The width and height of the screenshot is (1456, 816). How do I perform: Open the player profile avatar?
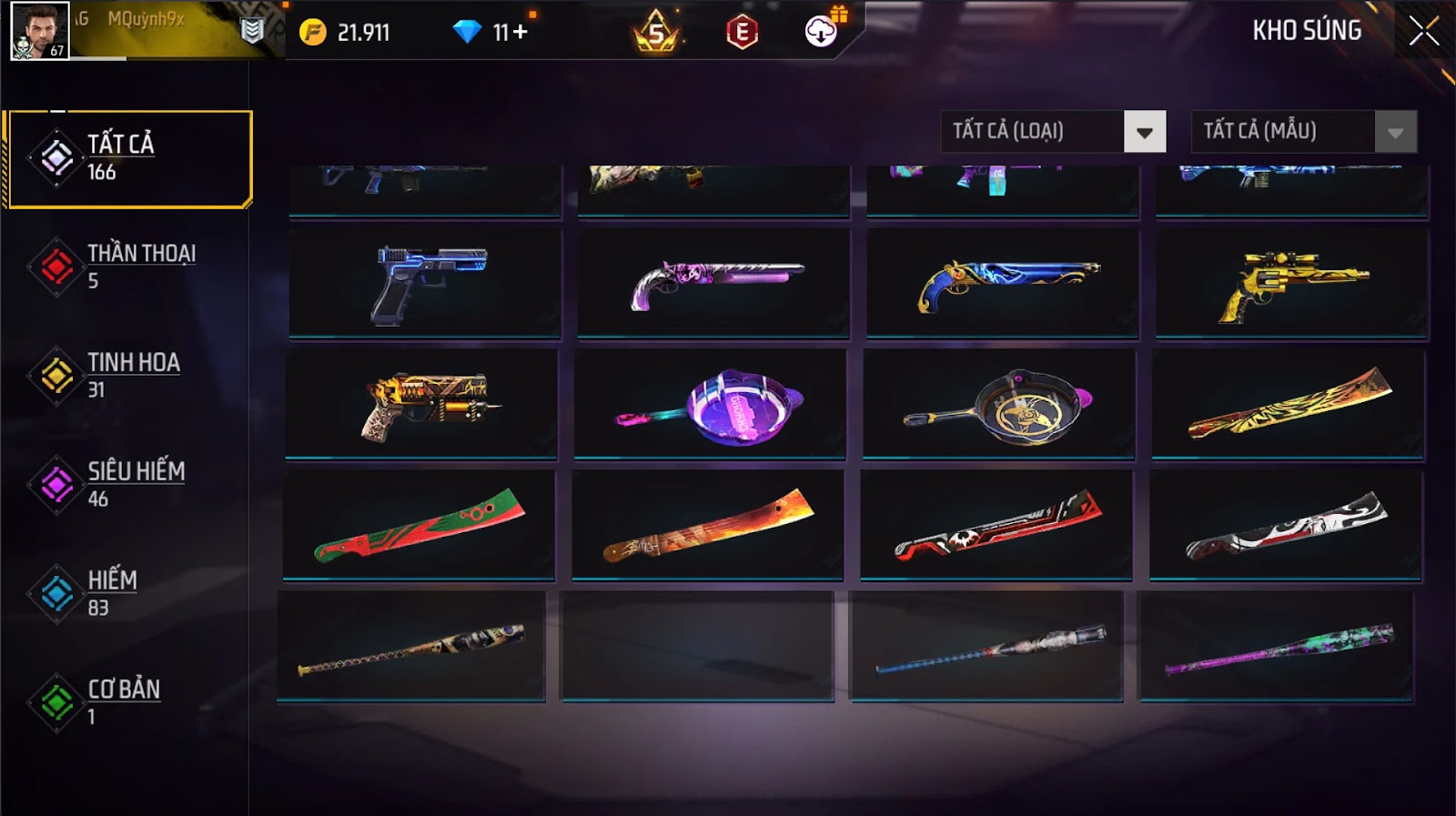40,30
